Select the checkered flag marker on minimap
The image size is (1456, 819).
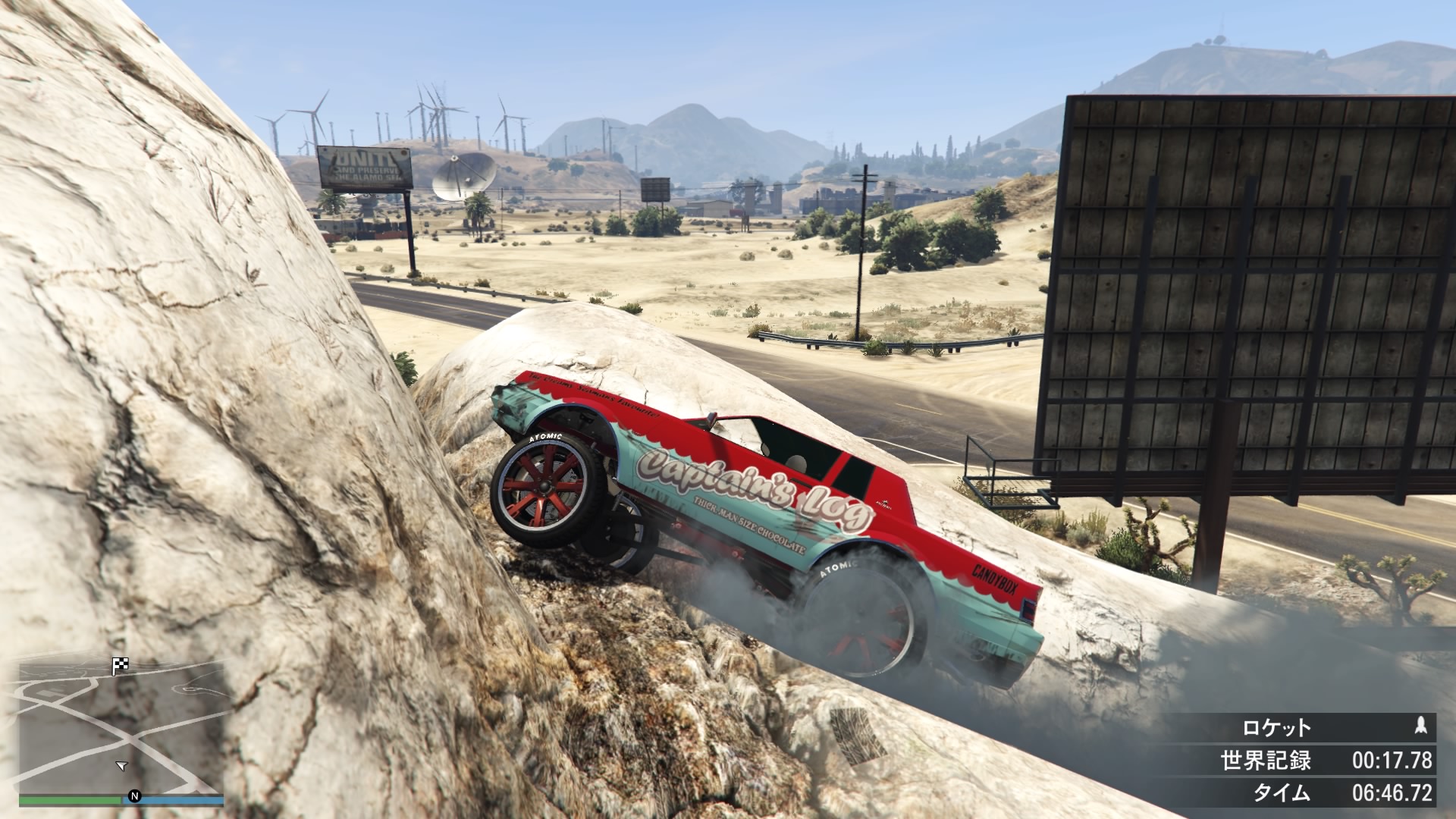120,666
